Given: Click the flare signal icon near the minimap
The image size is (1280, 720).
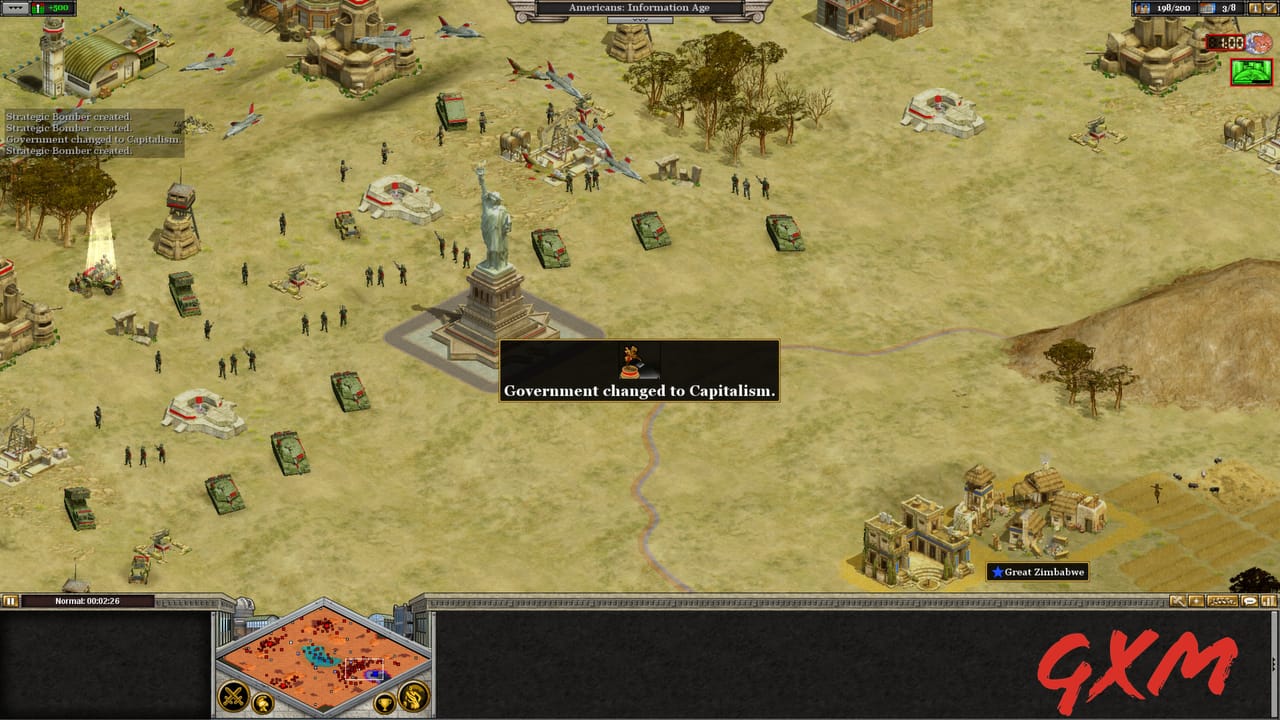Looking at the screenshot, I should 1196,600.
